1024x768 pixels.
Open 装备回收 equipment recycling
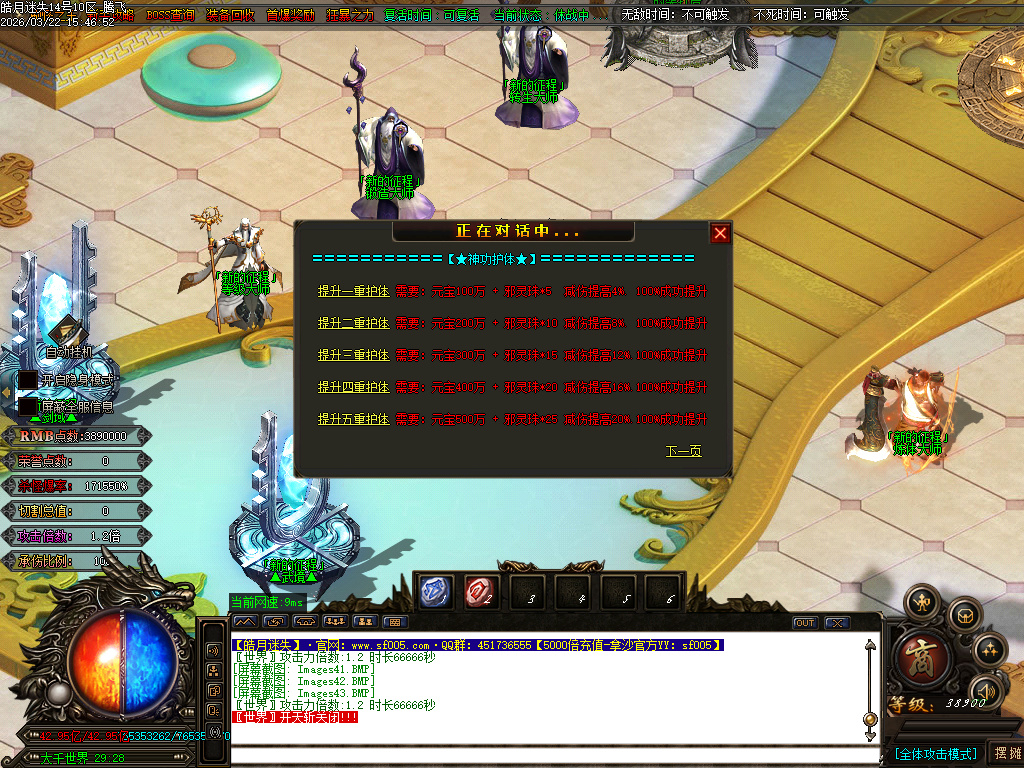230,15
